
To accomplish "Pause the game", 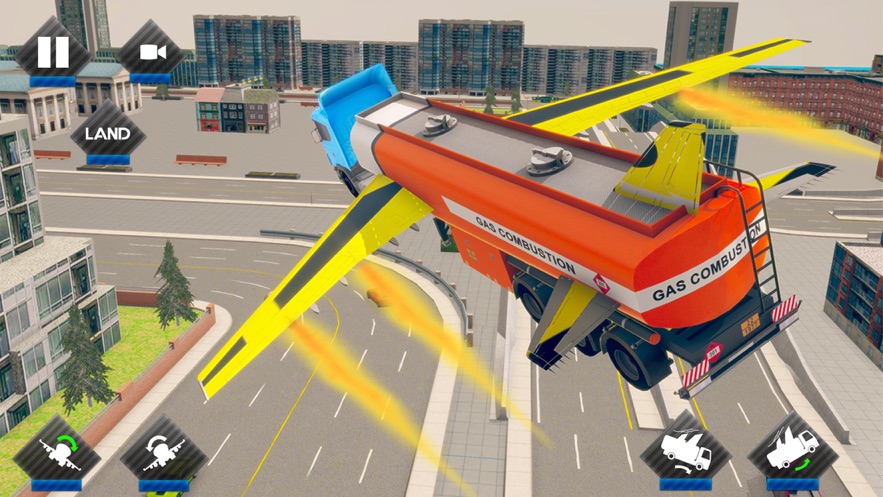I will [x=53, y=51].
